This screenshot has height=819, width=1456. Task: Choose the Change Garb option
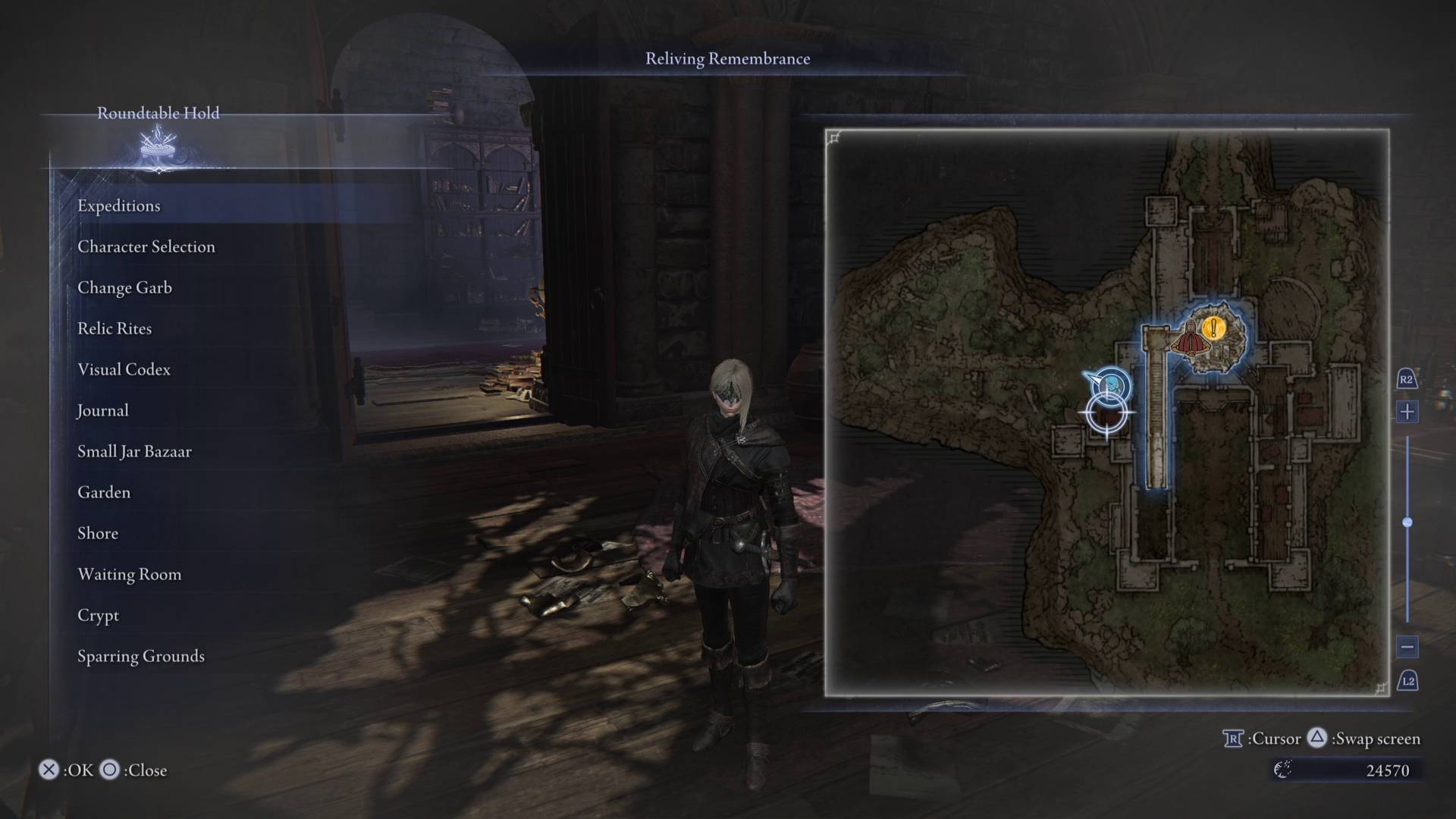pyautogui.click(x=124, y=287)
